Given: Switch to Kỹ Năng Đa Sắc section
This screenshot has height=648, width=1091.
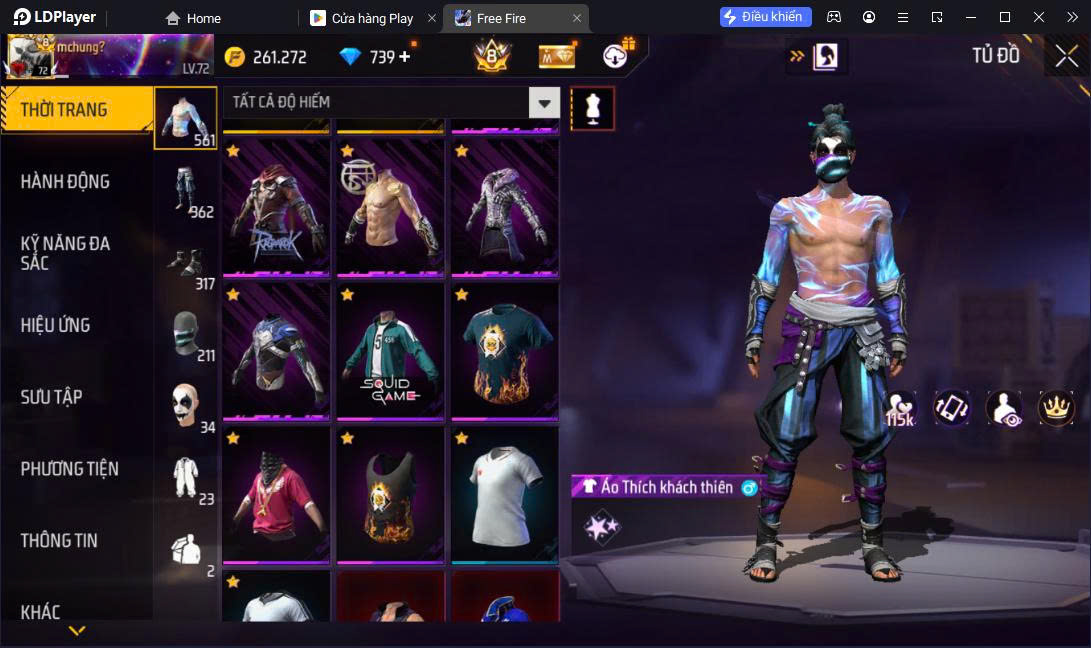Looking at the screenshot, I should tap(65, 253).
